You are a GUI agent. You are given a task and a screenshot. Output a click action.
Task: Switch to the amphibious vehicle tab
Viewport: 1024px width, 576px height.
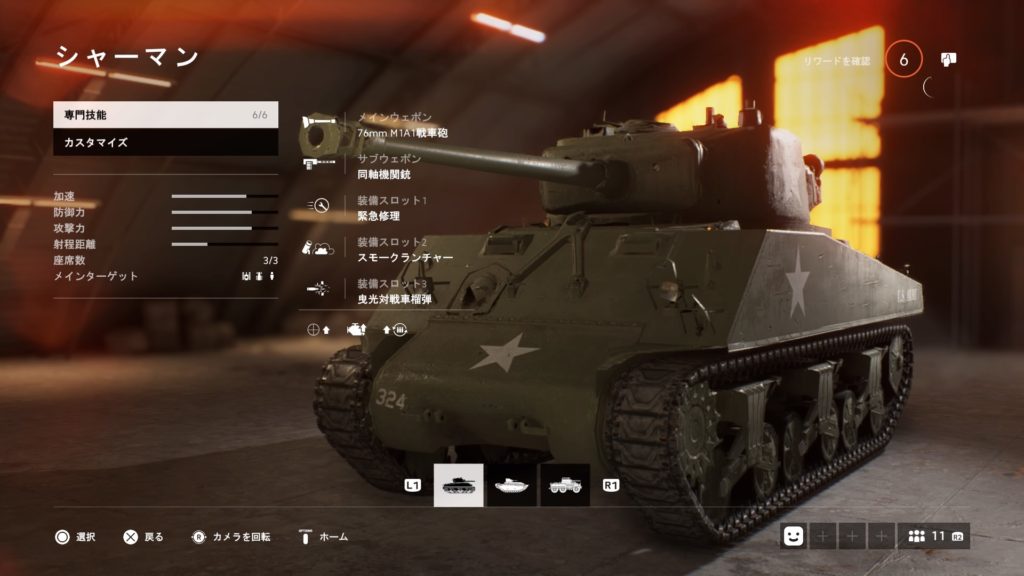tap(512, 485)
